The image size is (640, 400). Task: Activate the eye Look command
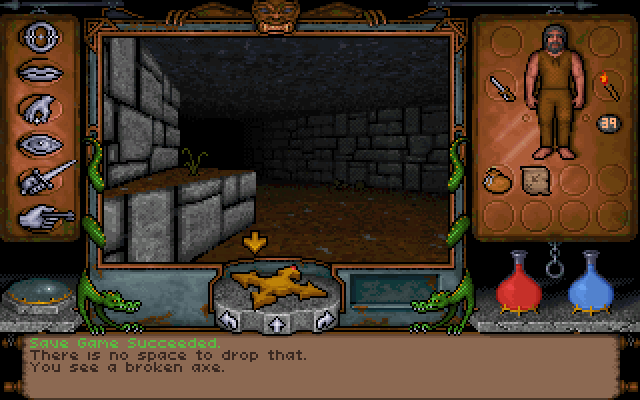39,143
